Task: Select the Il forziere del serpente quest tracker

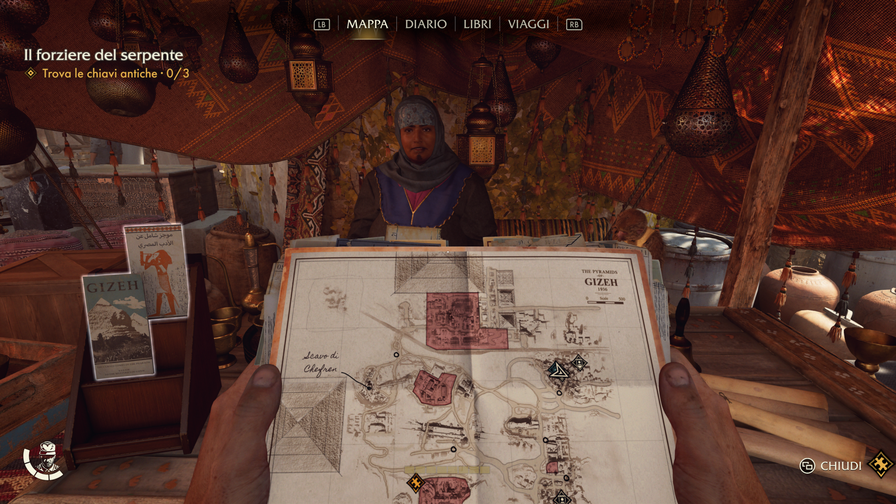Action: point(98,55)
